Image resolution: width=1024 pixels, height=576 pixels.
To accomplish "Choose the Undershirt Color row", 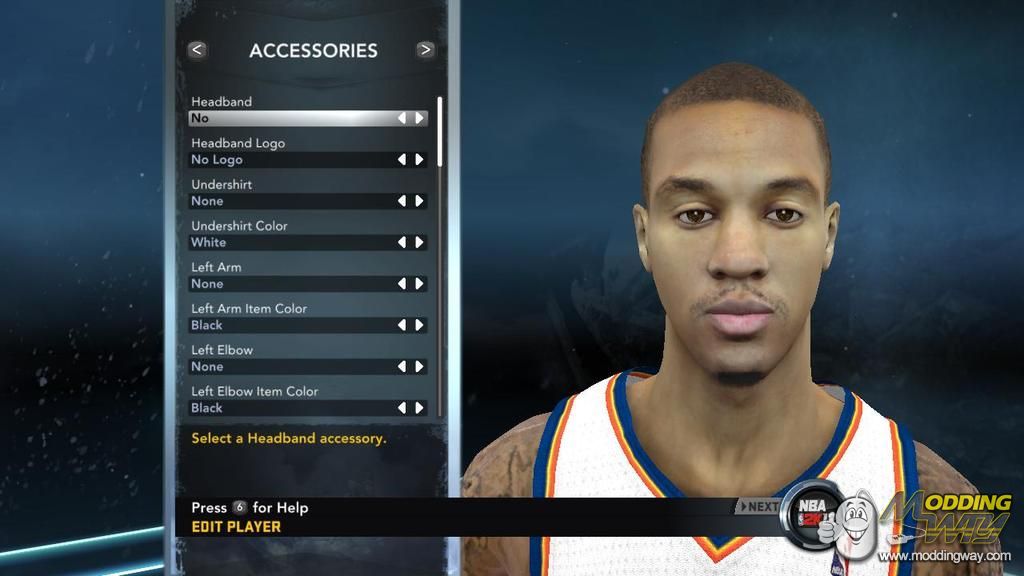I will pyautogui.click(x=290, y=242).
